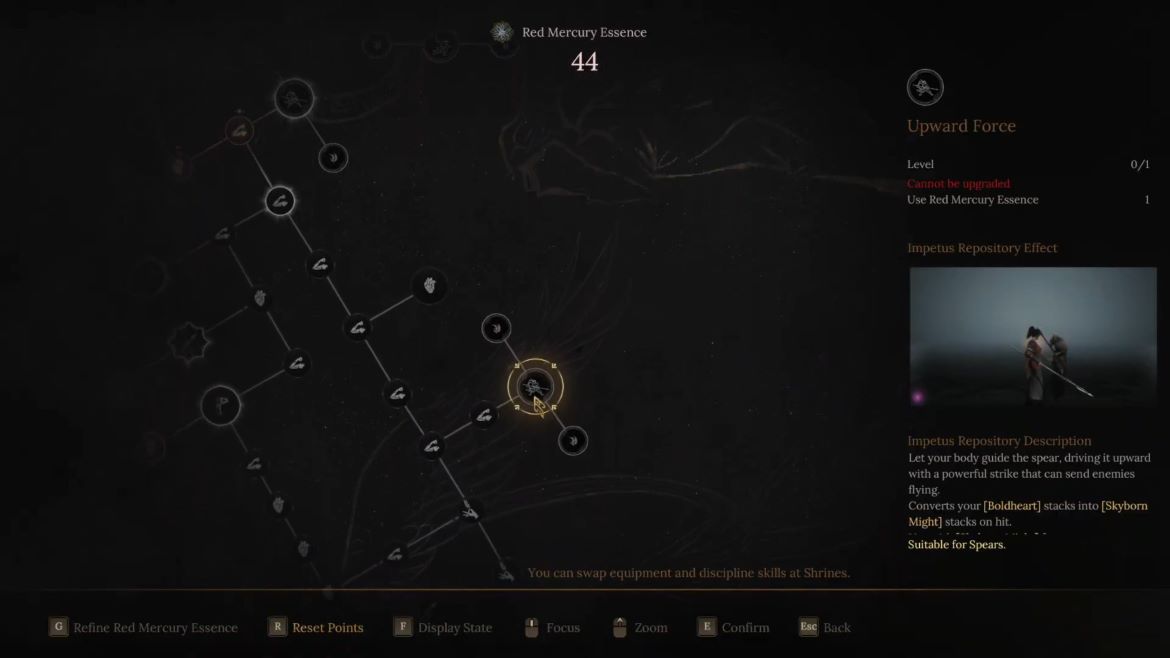This screenshot has width=1170, height=658.
Task: Click the Upward Force icon in details panel
Action: click(925, 88)
